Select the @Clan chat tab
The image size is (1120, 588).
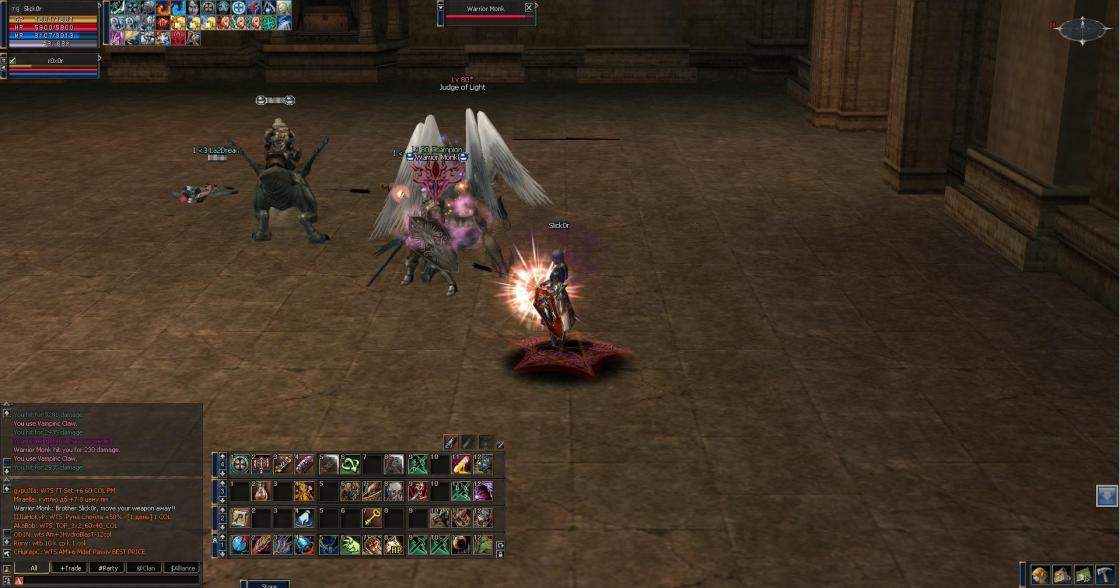(x=145, y=568)
